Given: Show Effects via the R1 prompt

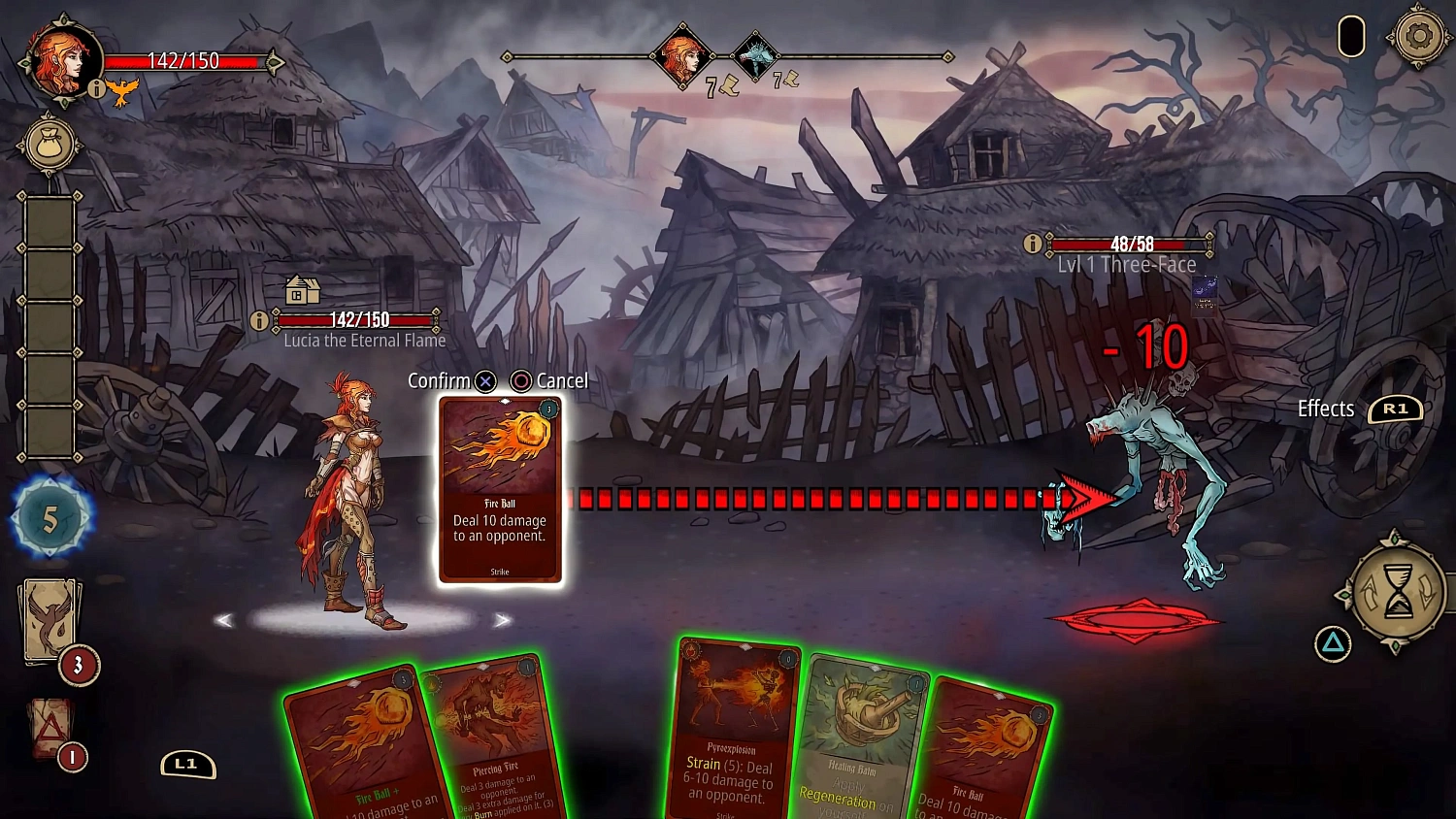Looking at the screenshot, I should (1396, 409).
